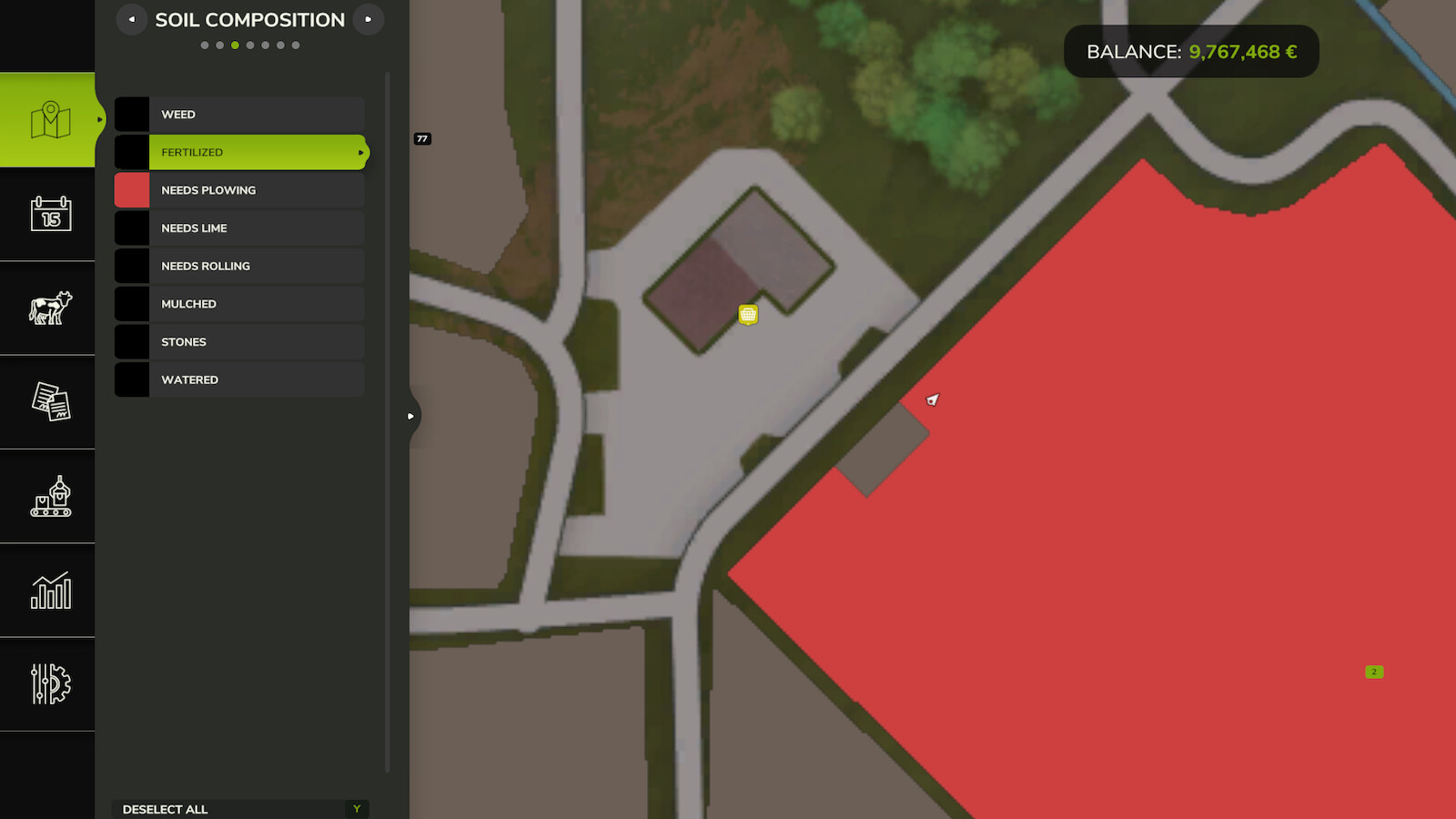
Task: Select the fourth pagination dot under the title
Action: (x=250, y=44)
